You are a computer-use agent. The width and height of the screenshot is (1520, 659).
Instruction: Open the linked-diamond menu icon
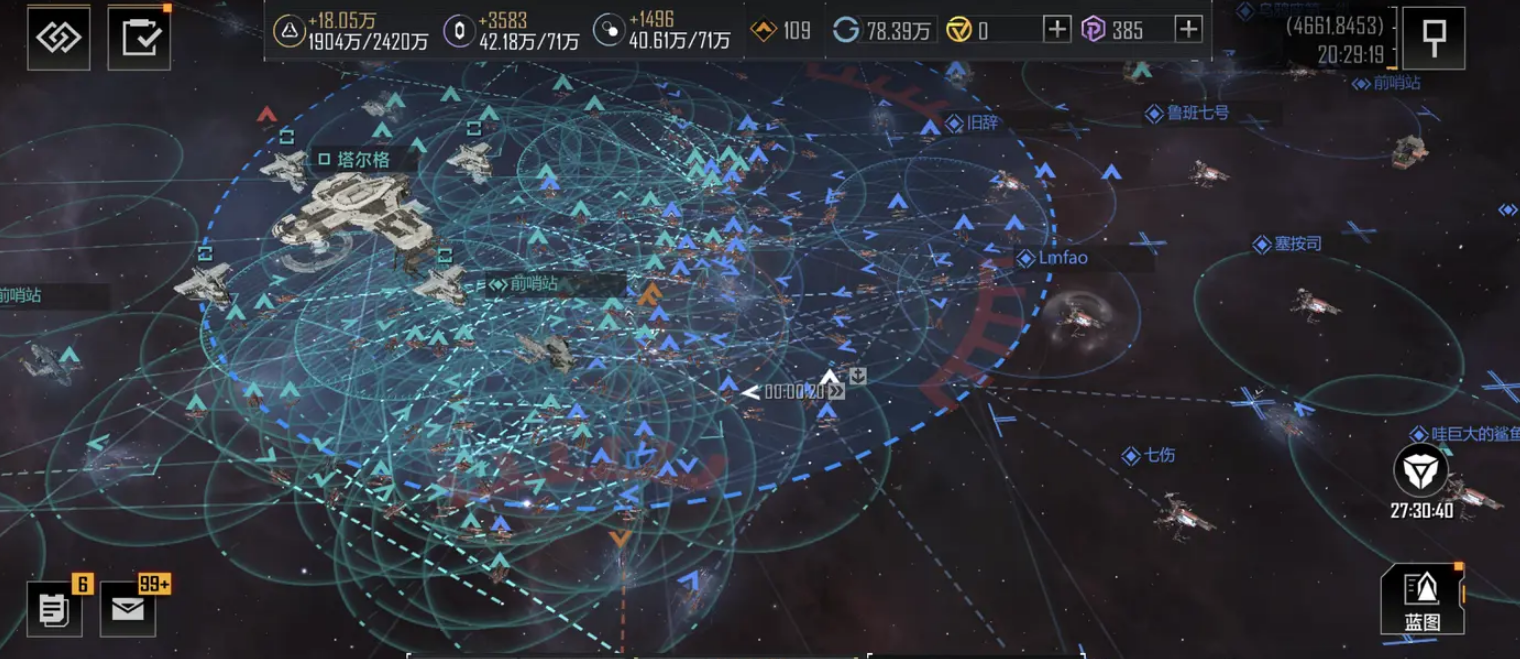58,38
